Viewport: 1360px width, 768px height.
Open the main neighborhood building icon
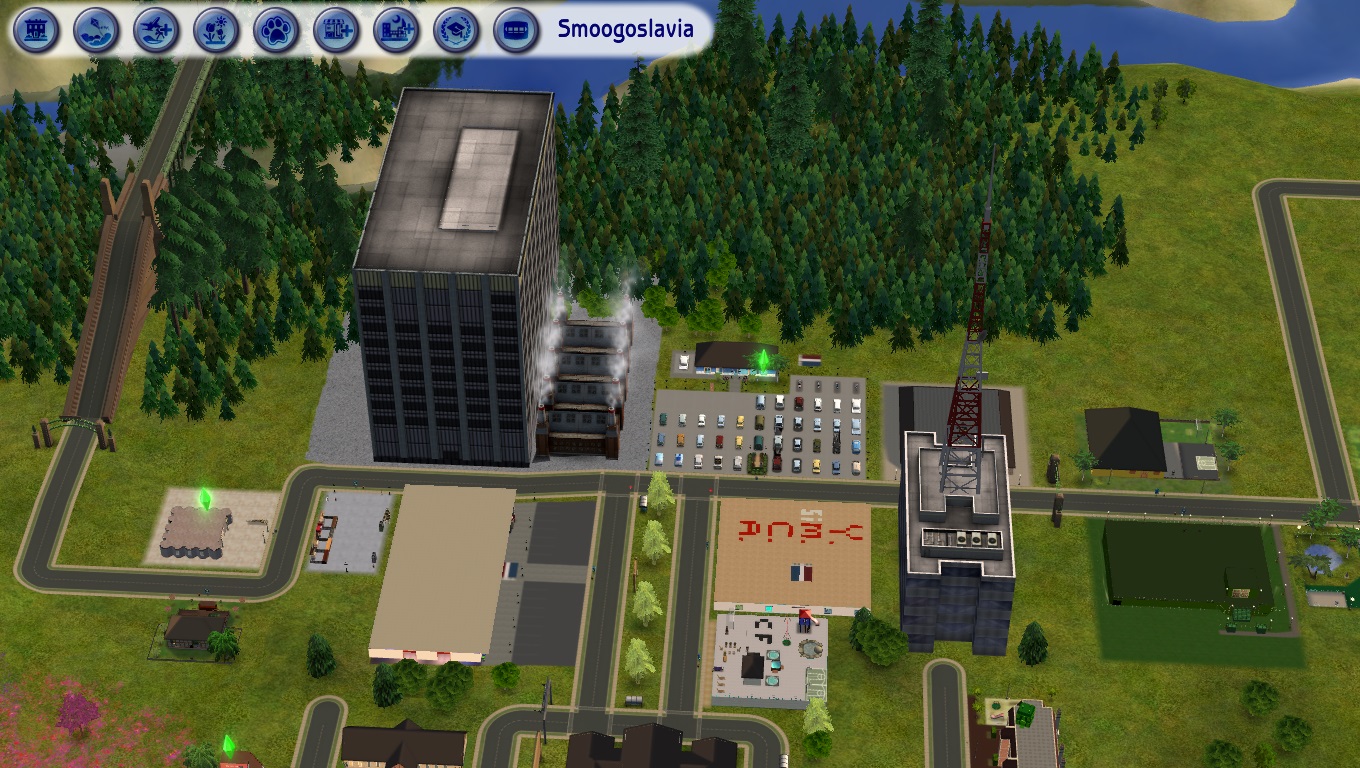(x=37, y=30)
